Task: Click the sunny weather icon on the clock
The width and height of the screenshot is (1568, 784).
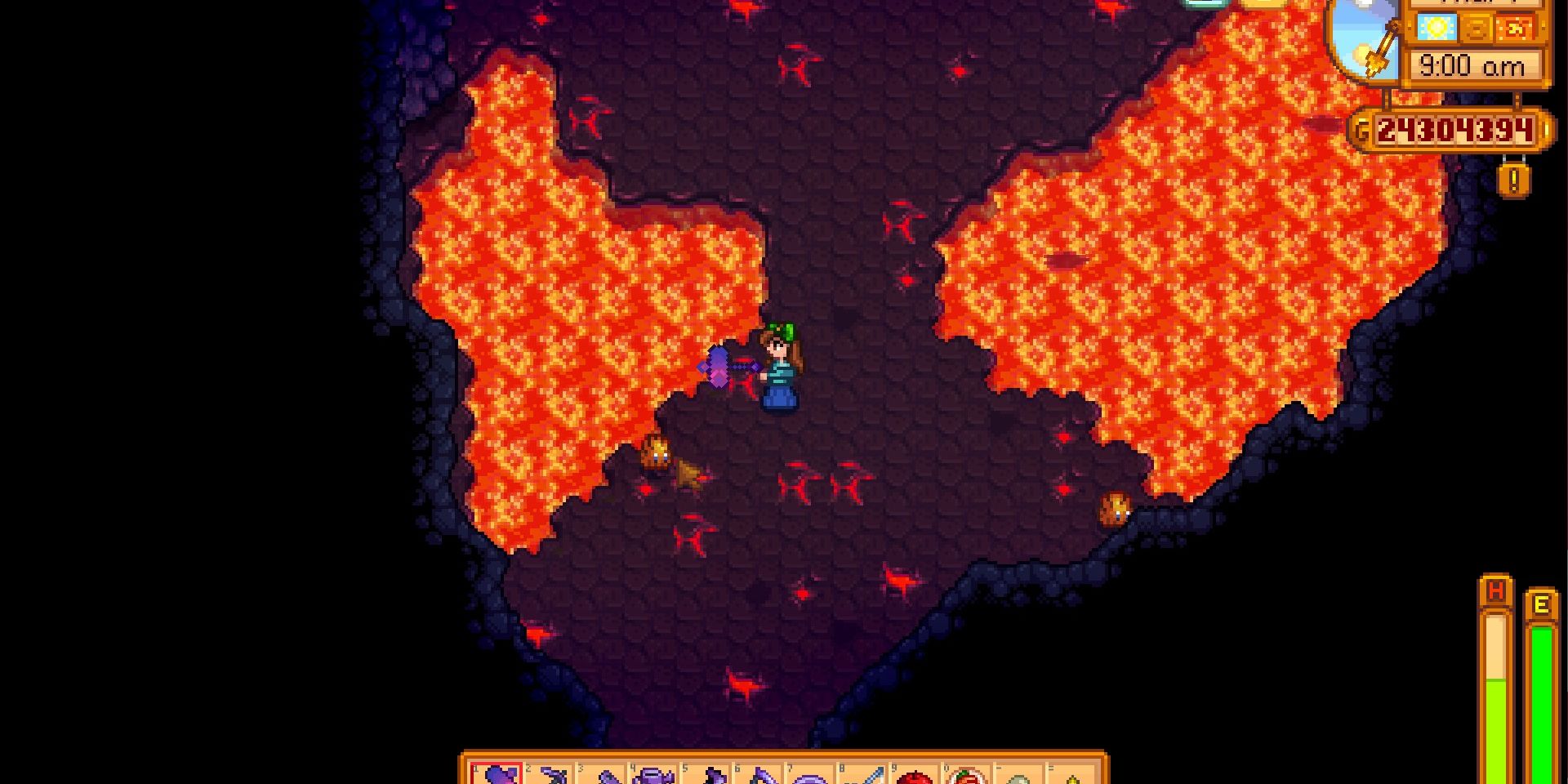Action: pos(1437,27)
